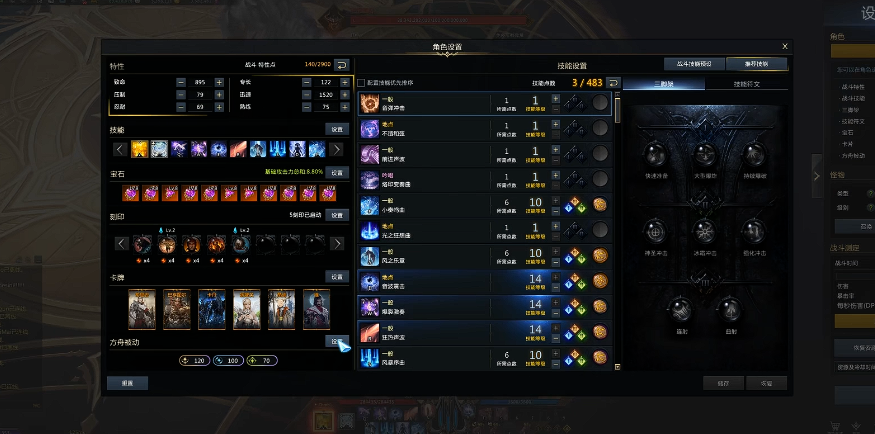Open the 方舟被动 section's 设置 button
This screenshot has width=875, height=434.
(337, 341)
